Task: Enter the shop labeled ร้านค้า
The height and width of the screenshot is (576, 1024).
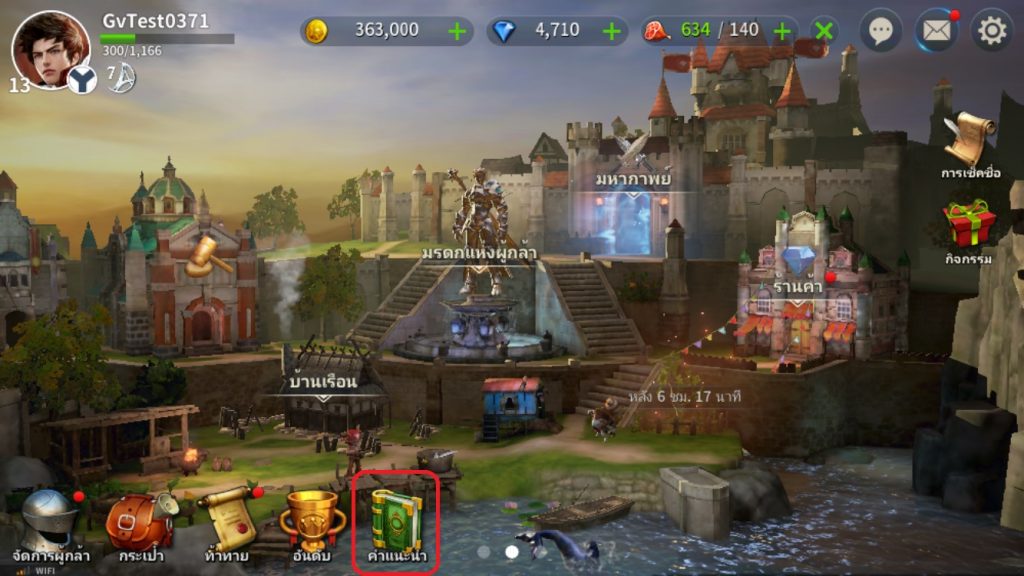Action: coord(798,290)
